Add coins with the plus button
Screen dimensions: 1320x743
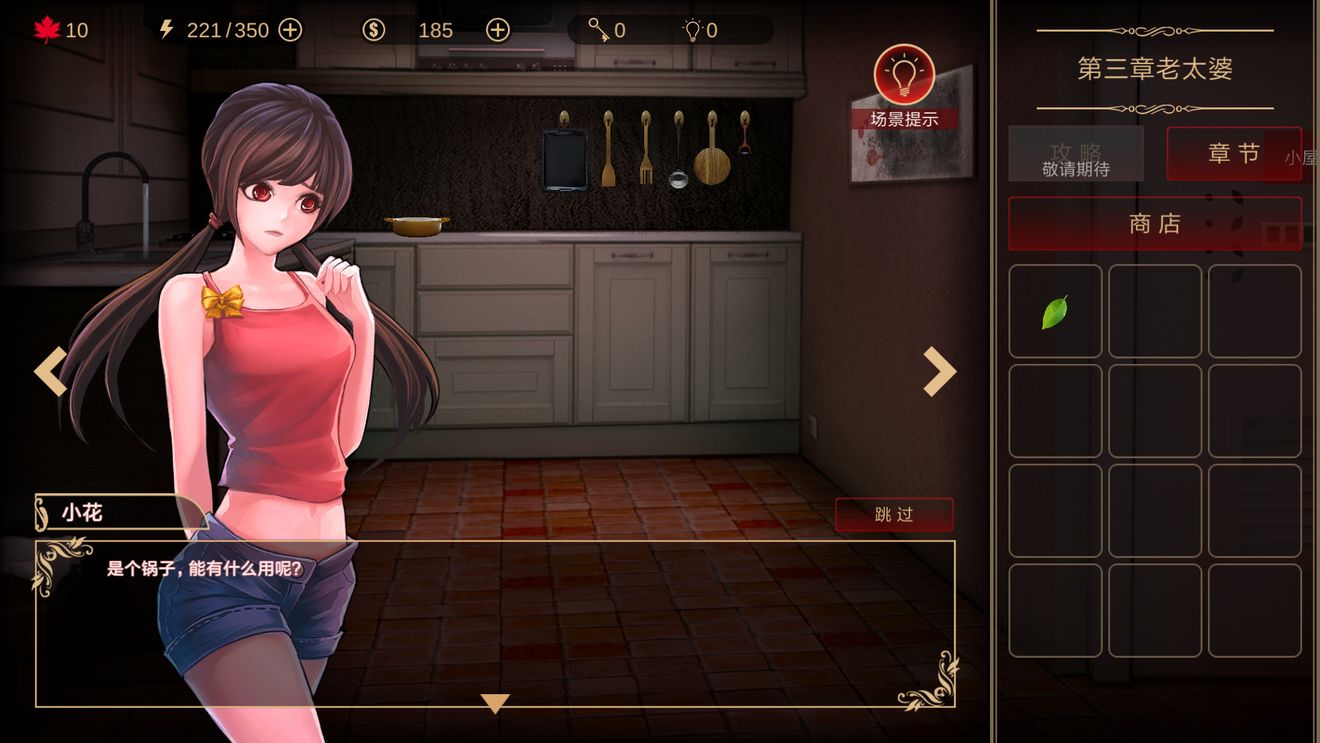[x=497, y=30]
